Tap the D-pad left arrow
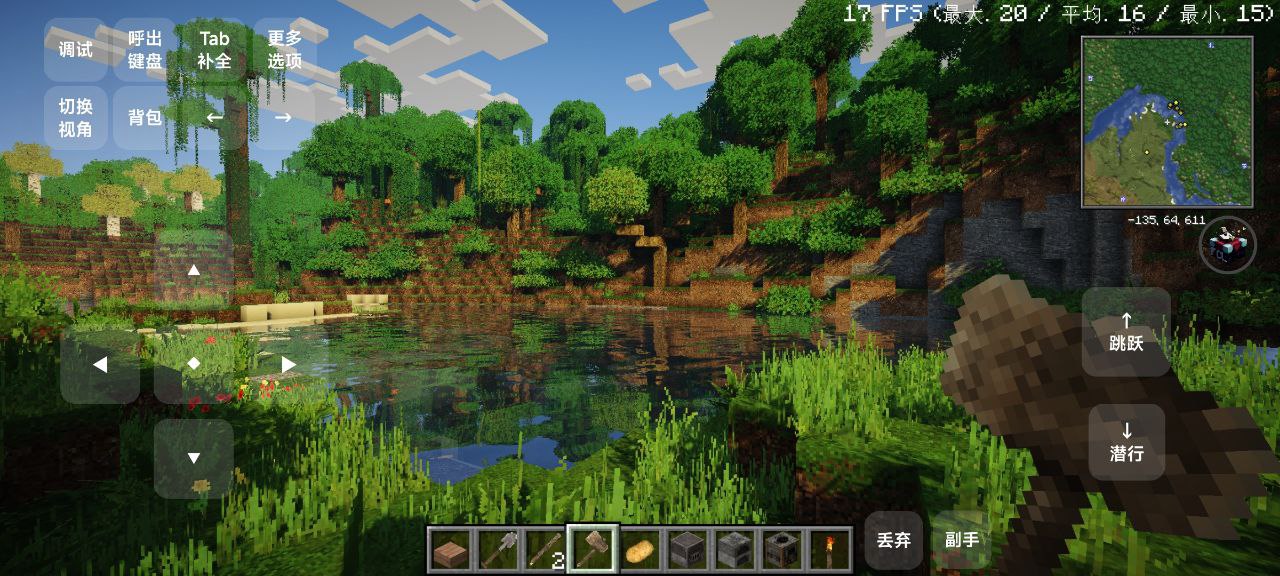Screen dimensions: 1280x576 100,365
